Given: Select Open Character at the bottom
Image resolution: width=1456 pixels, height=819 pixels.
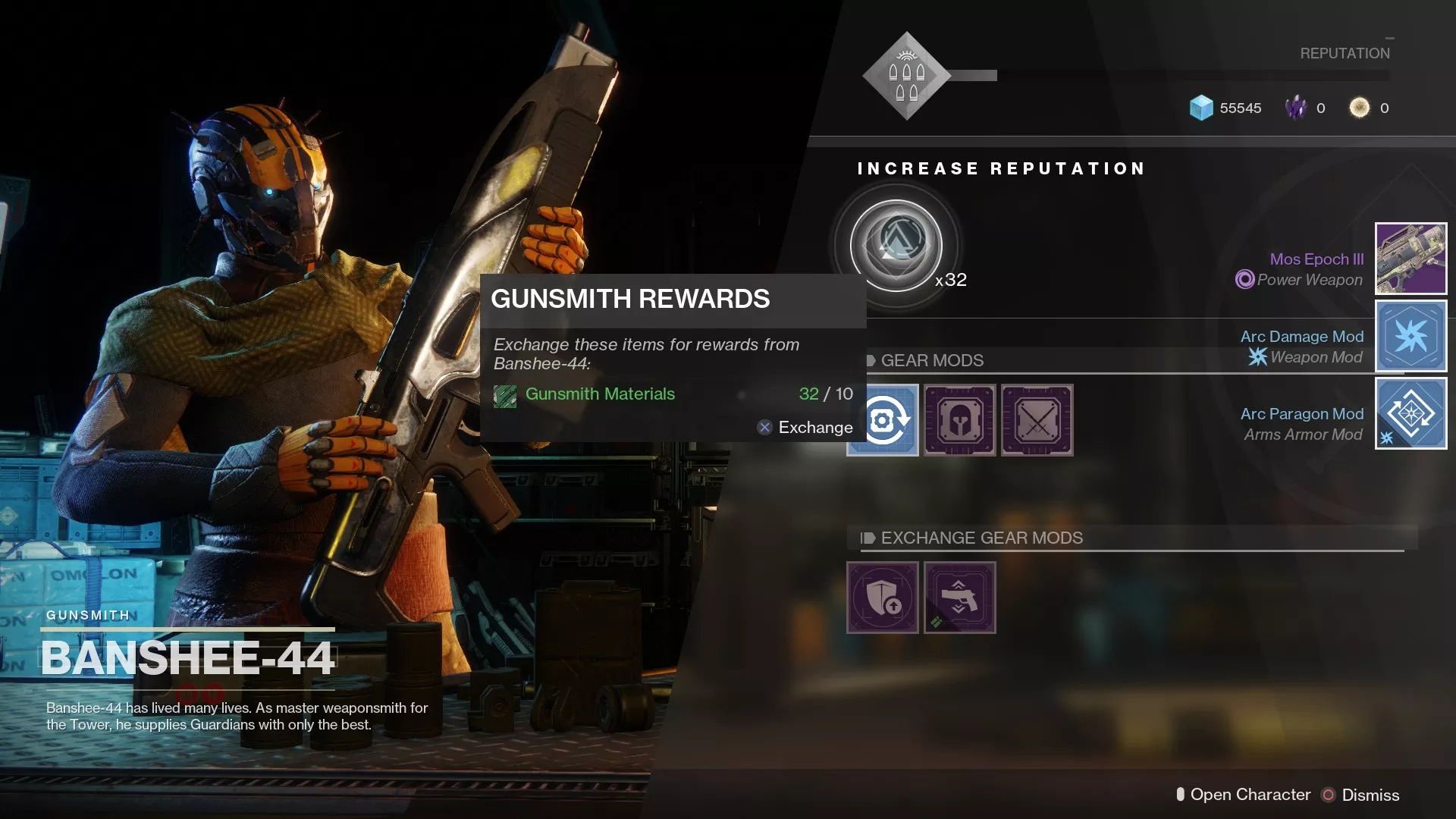Looking at the screenshot, I should pos(1250,795).
